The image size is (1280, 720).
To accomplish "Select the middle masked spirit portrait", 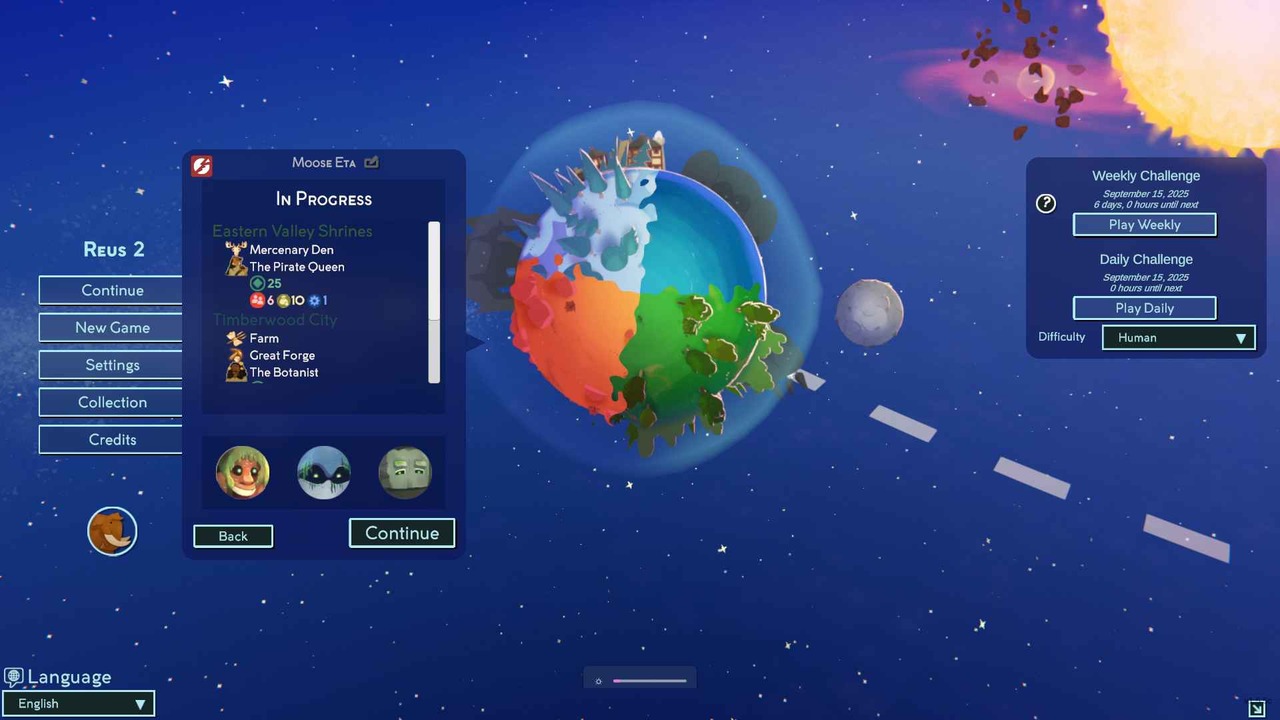I will click(323, 472).
